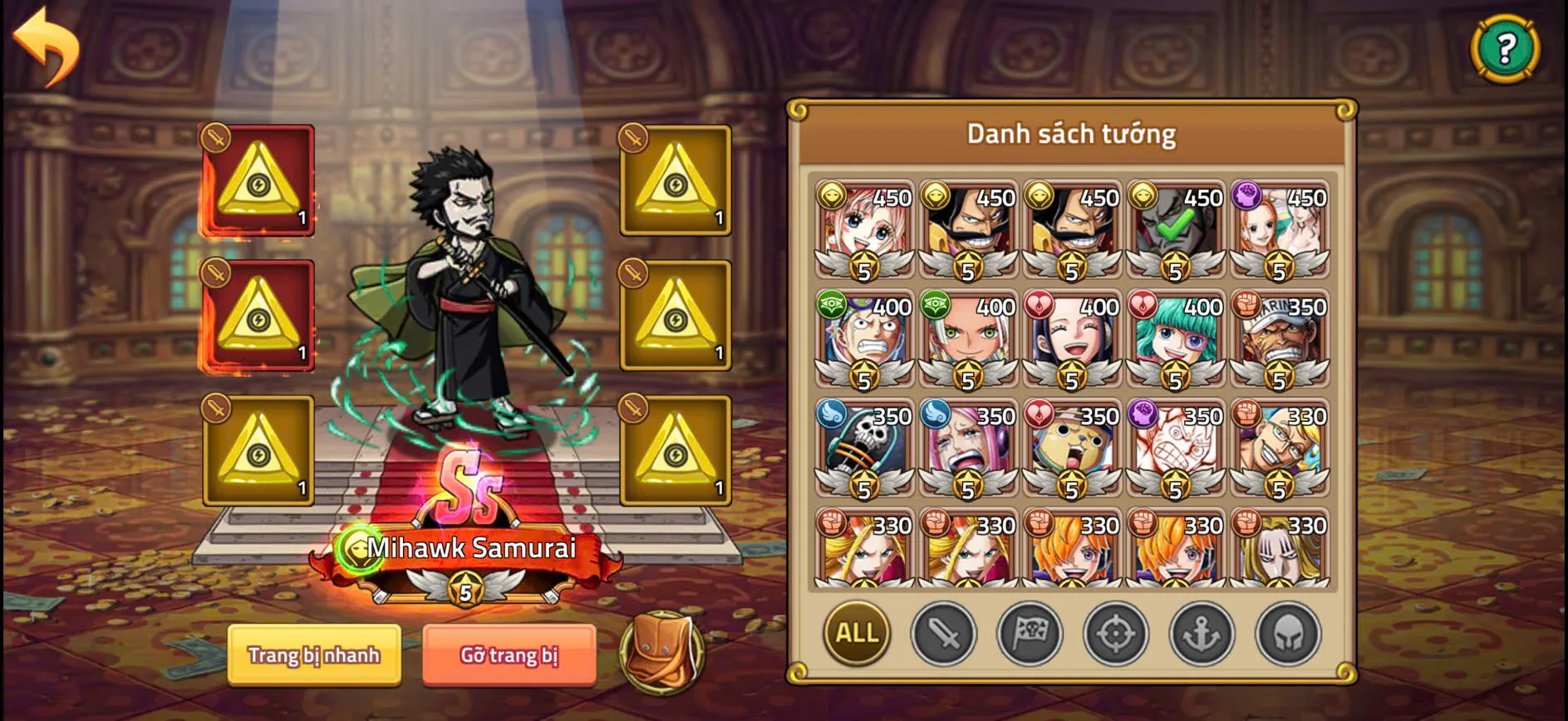Image resolution: width=1568 pixels, height=721 pixels.
Task: Click the top-right gold equipment slot
Action: [x=675, y=178]
